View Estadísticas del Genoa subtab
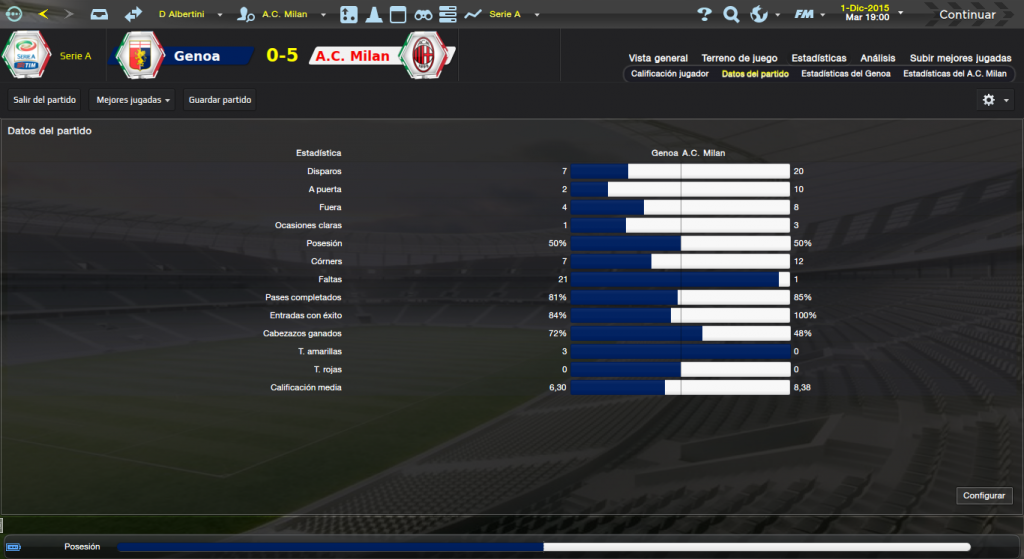This screenshot has width=1024, height=559. pos(845,74)
